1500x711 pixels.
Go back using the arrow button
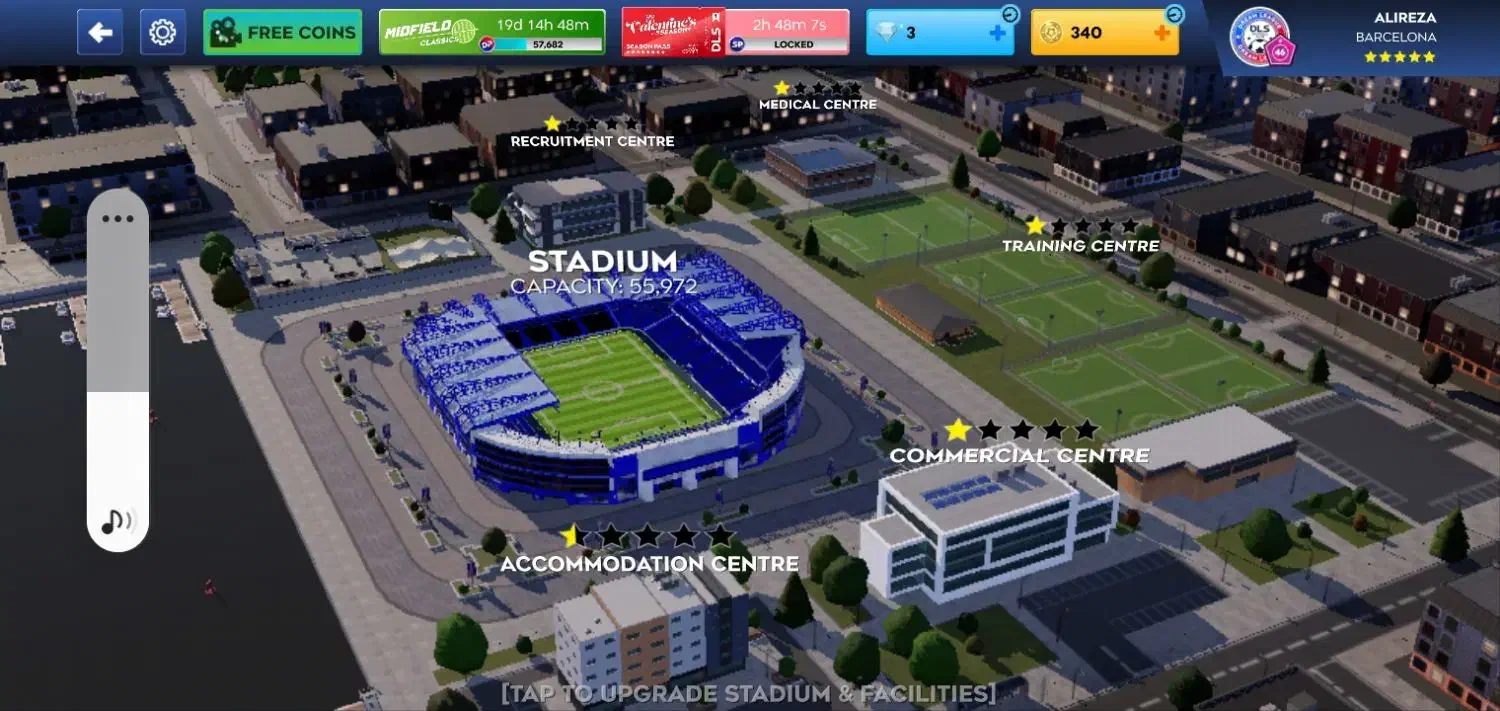pyautogui.click(x=100, y=32)
